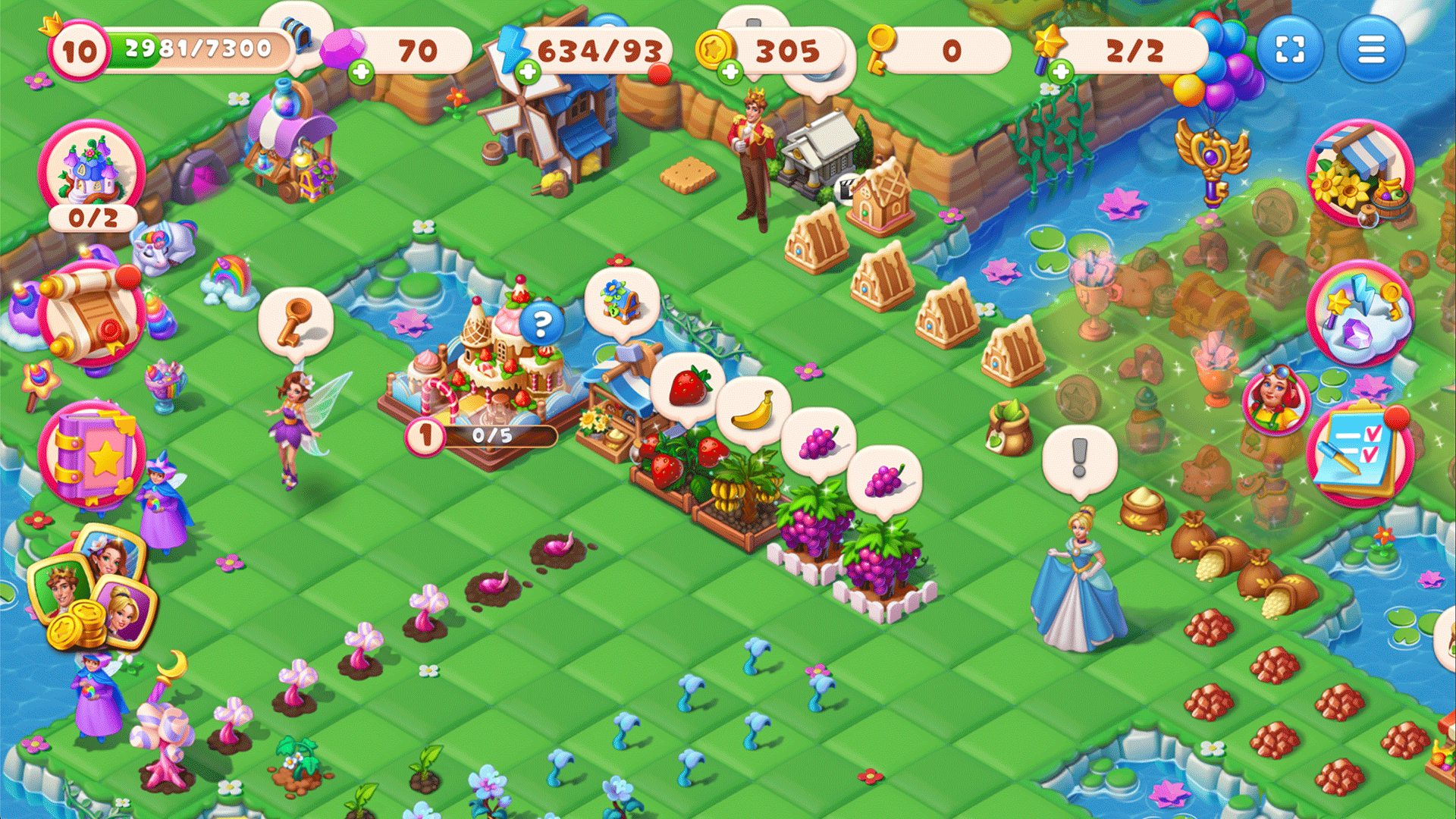Screen dimensions: 1456x819
Task: Toggle fullscreen mode with the expand icon
Action: (1293, 49)
